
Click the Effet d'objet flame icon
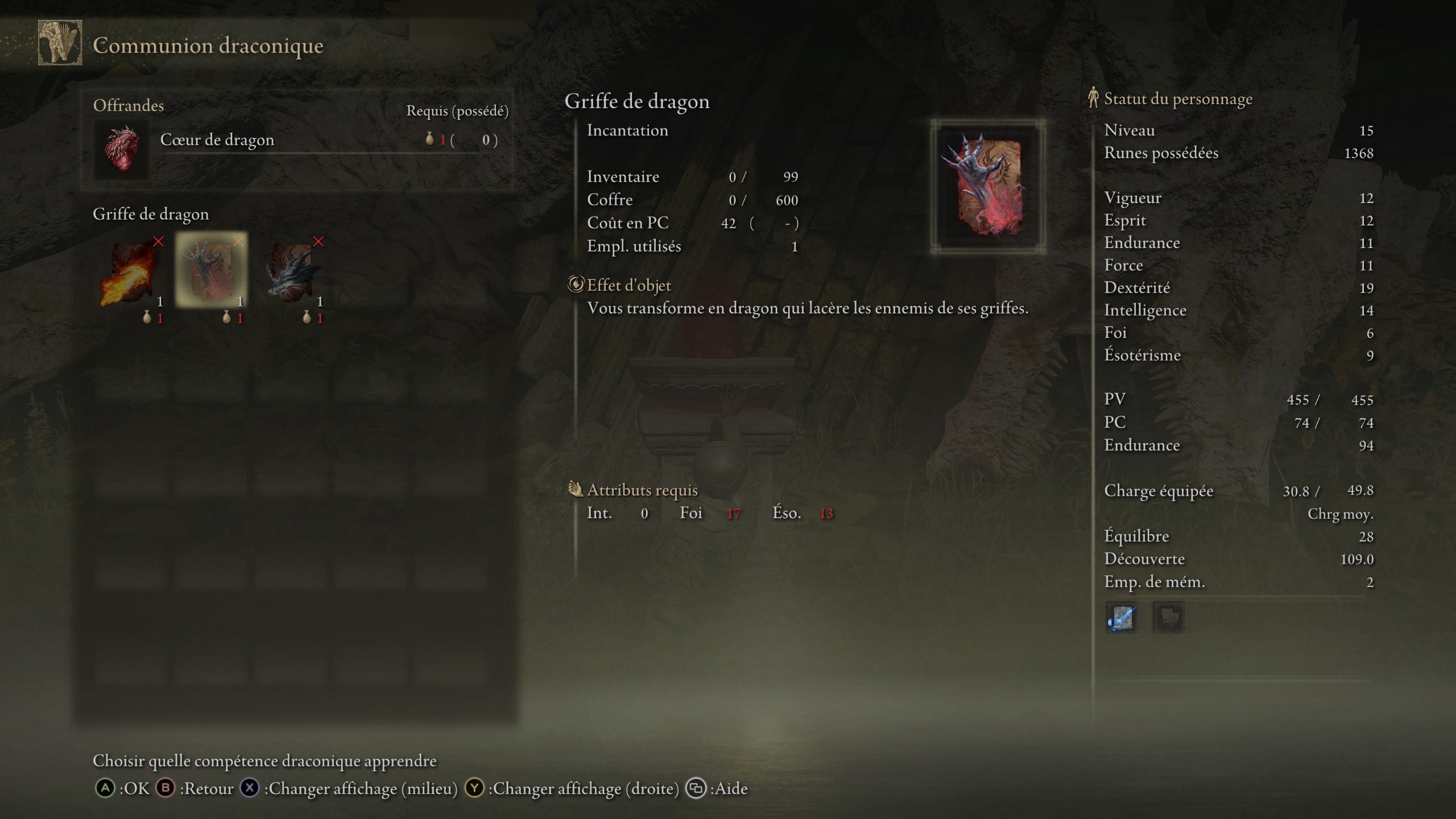click(576, 286)
